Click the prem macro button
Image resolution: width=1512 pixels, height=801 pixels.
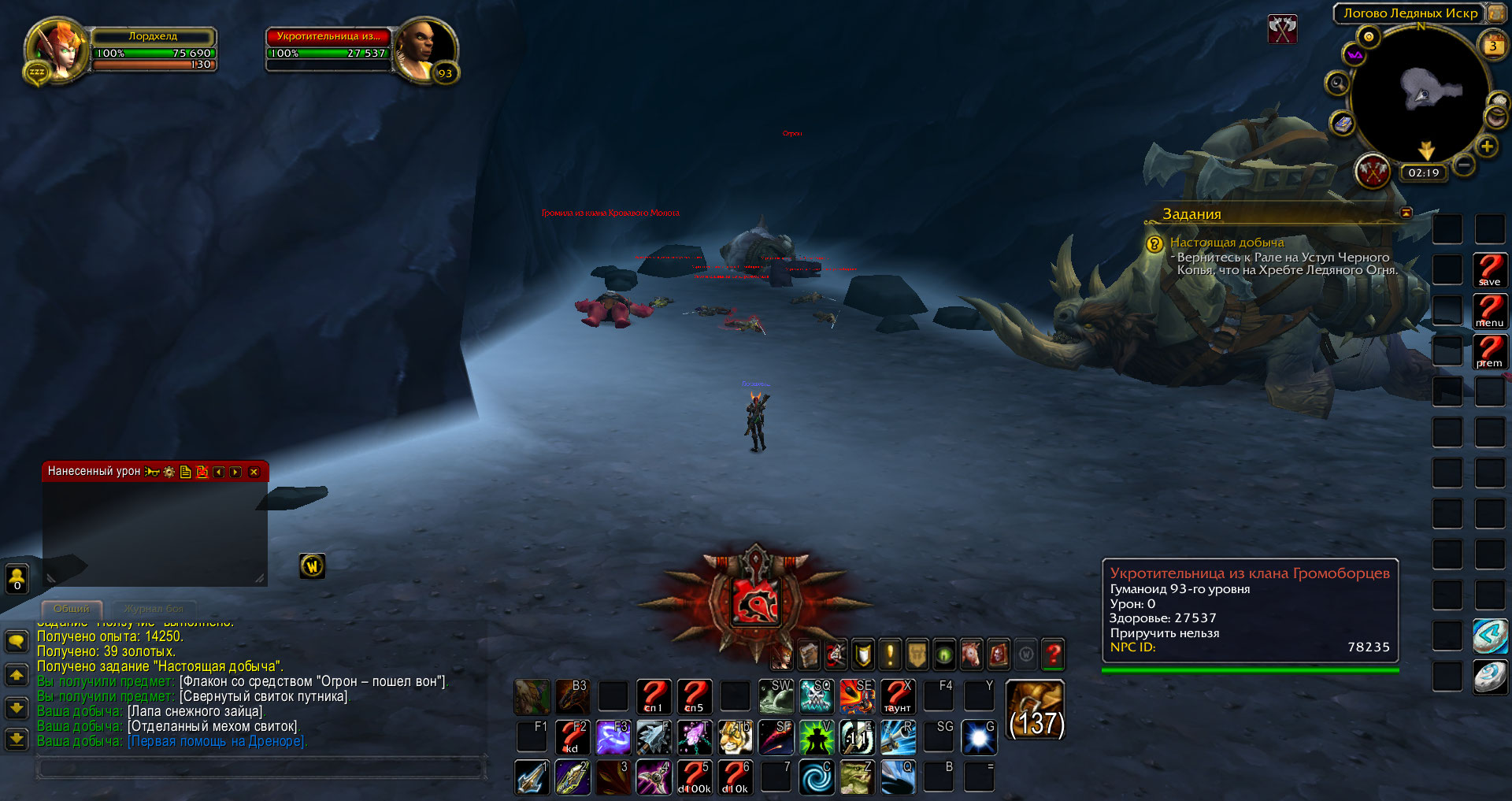[x=1490, y=351]
